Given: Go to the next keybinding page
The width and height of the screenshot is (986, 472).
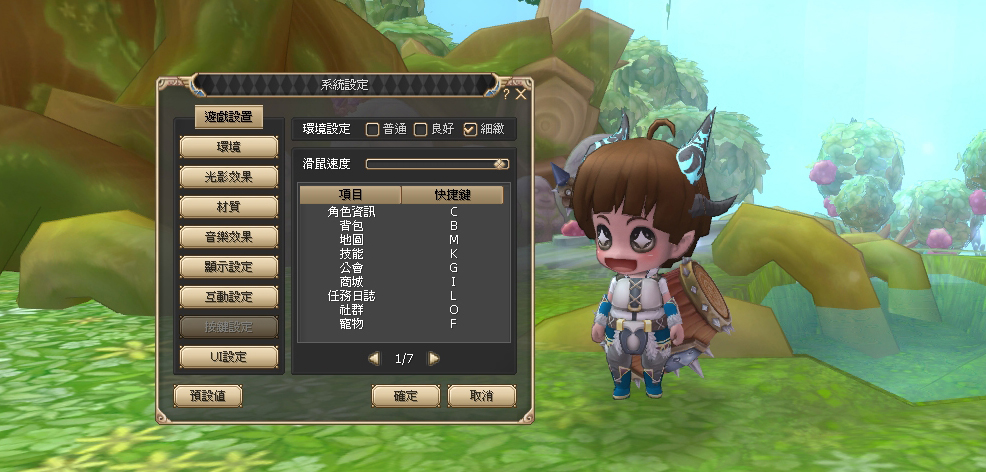Looking at the screenshot, I should click(434, 358).
